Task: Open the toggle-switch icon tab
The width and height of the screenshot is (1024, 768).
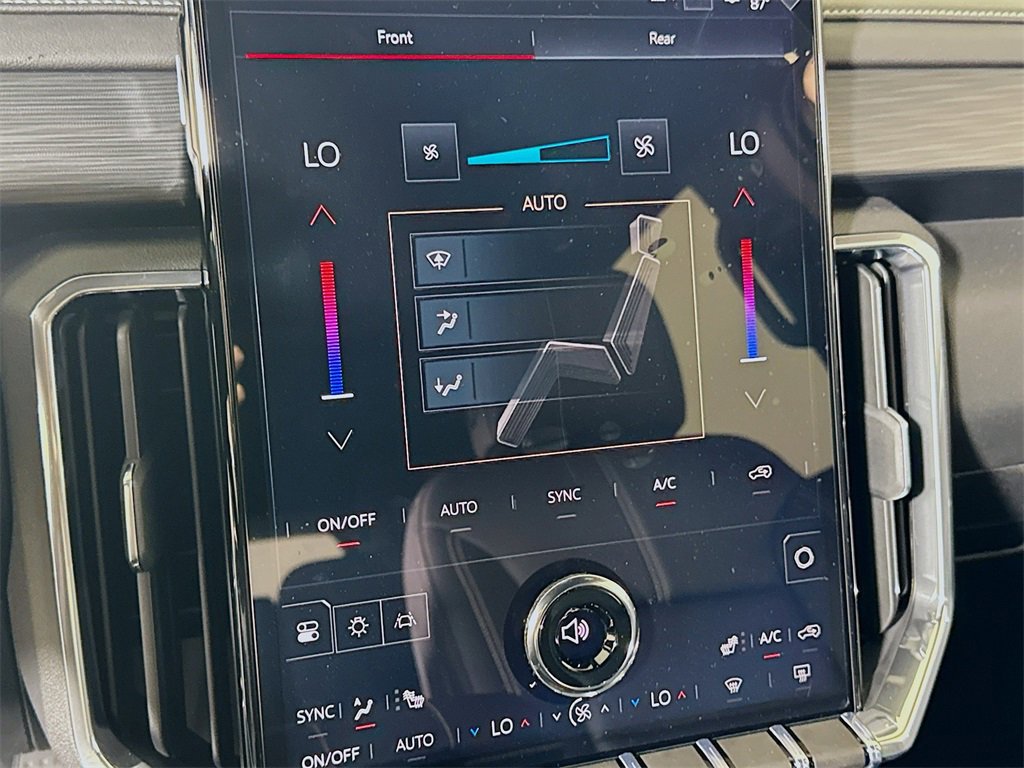Action: tap(306, 629)
